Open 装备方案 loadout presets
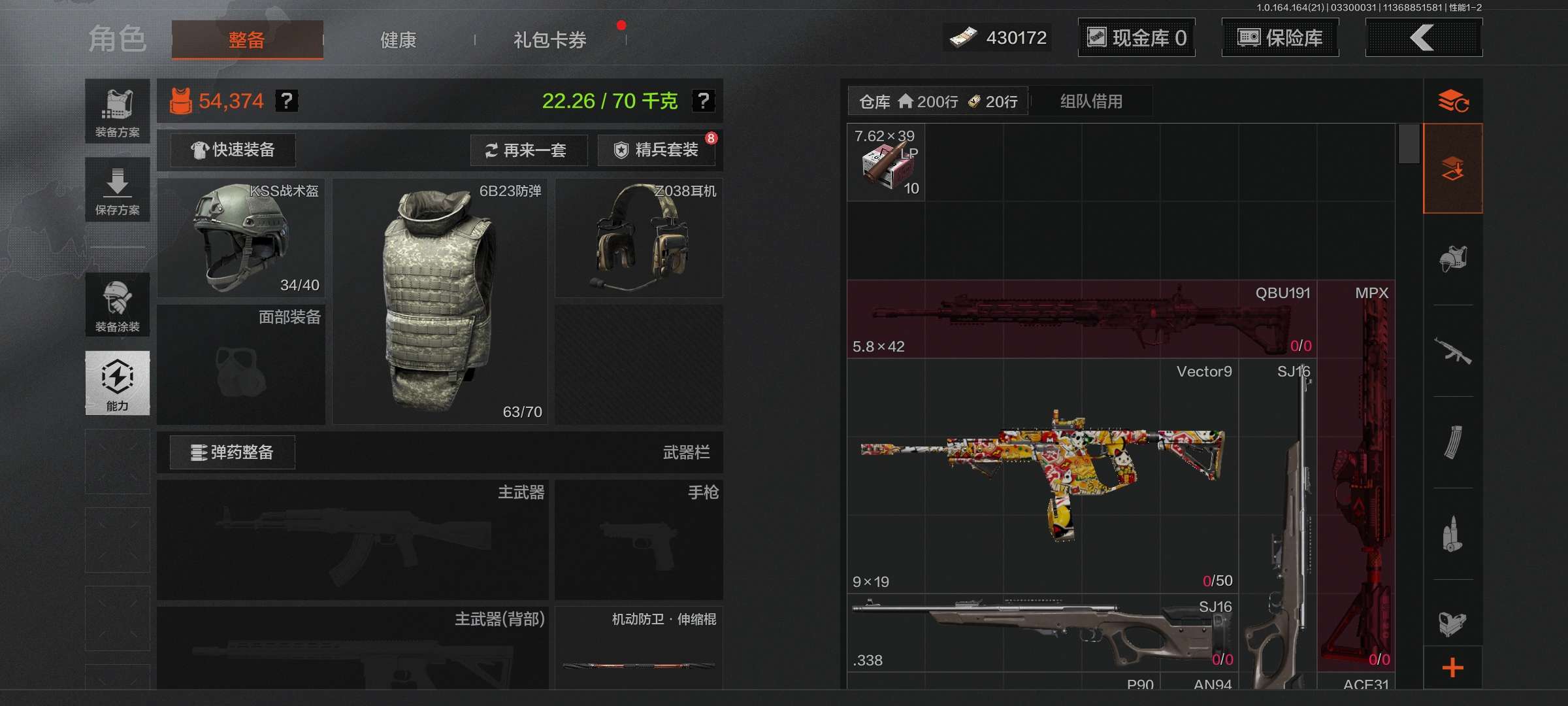The image size is (1568, 706). [x=118, y=112]
